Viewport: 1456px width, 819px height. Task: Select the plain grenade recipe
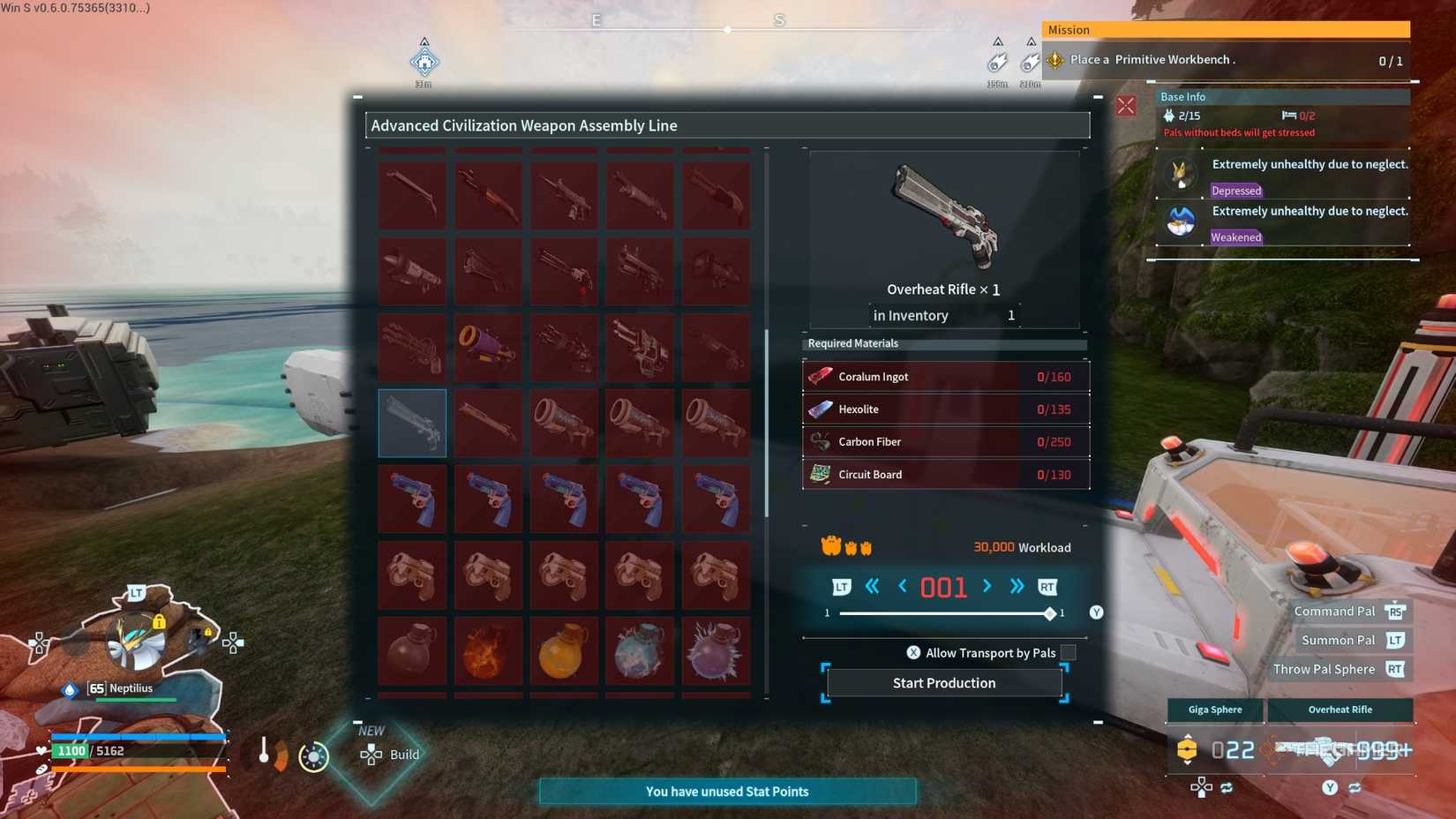pos(411,651)
